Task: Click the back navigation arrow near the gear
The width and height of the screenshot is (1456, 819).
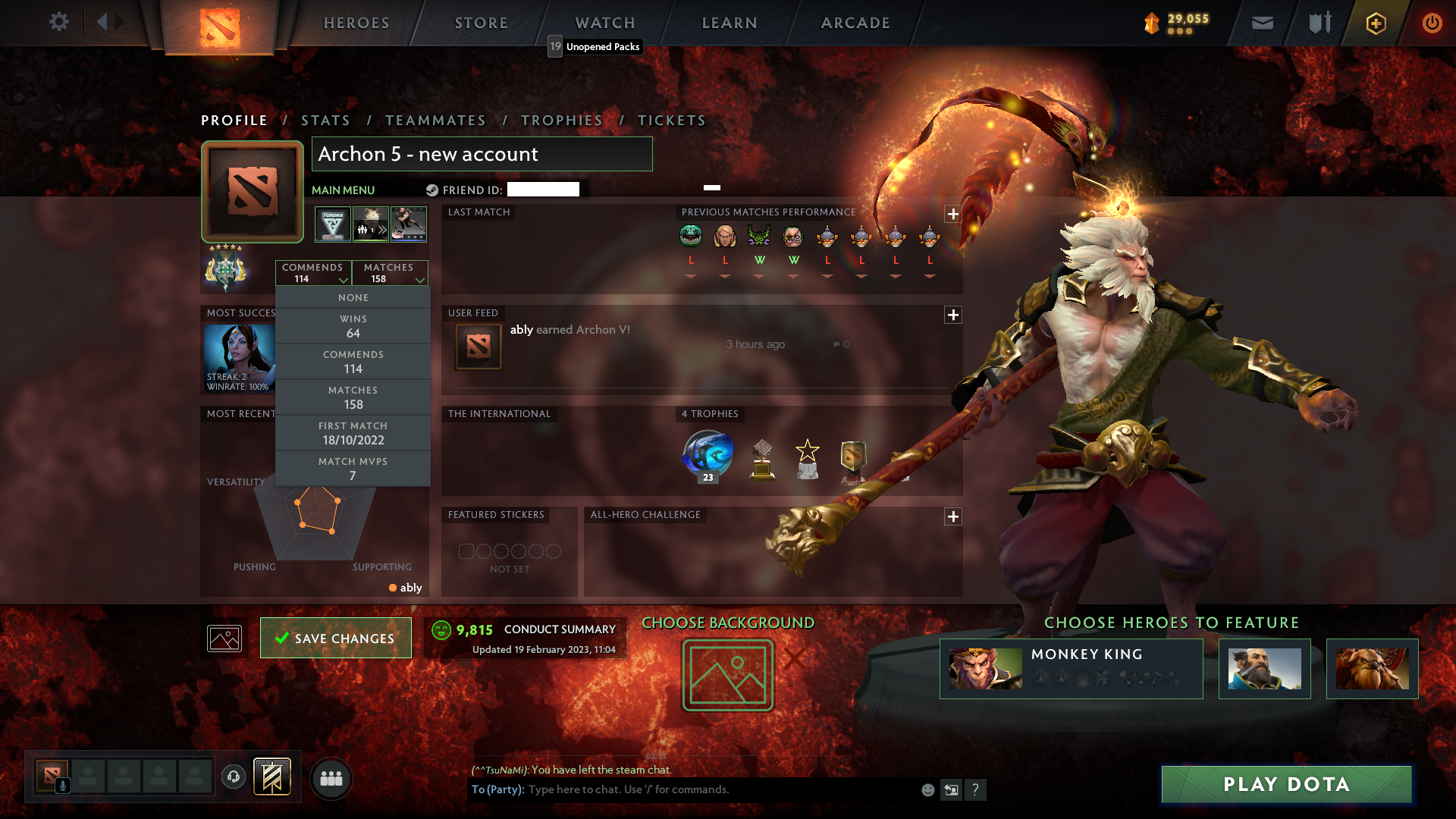Action: point(104,21)
